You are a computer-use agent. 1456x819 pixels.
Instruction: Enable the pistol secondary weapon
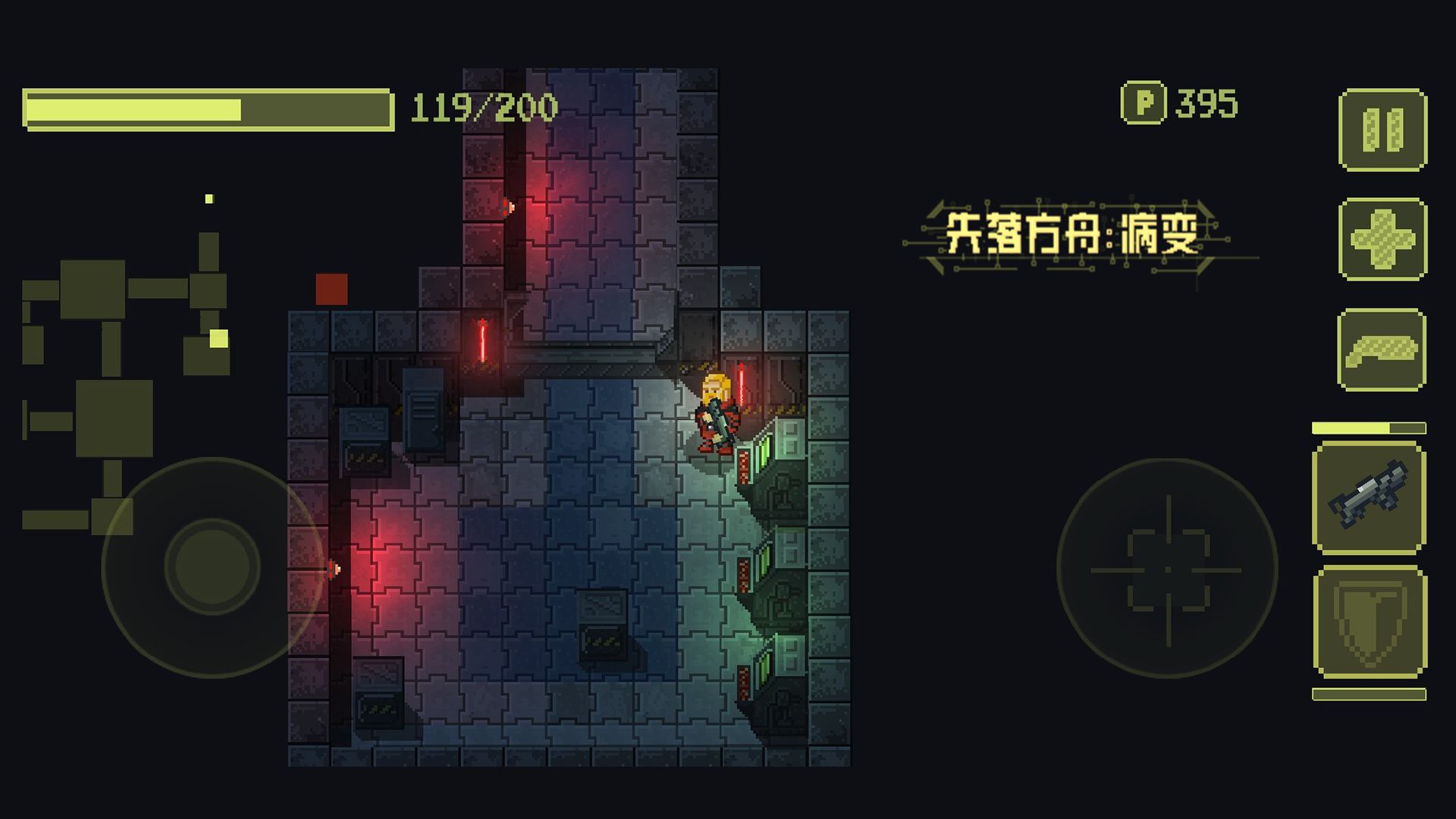(1382, 351)
